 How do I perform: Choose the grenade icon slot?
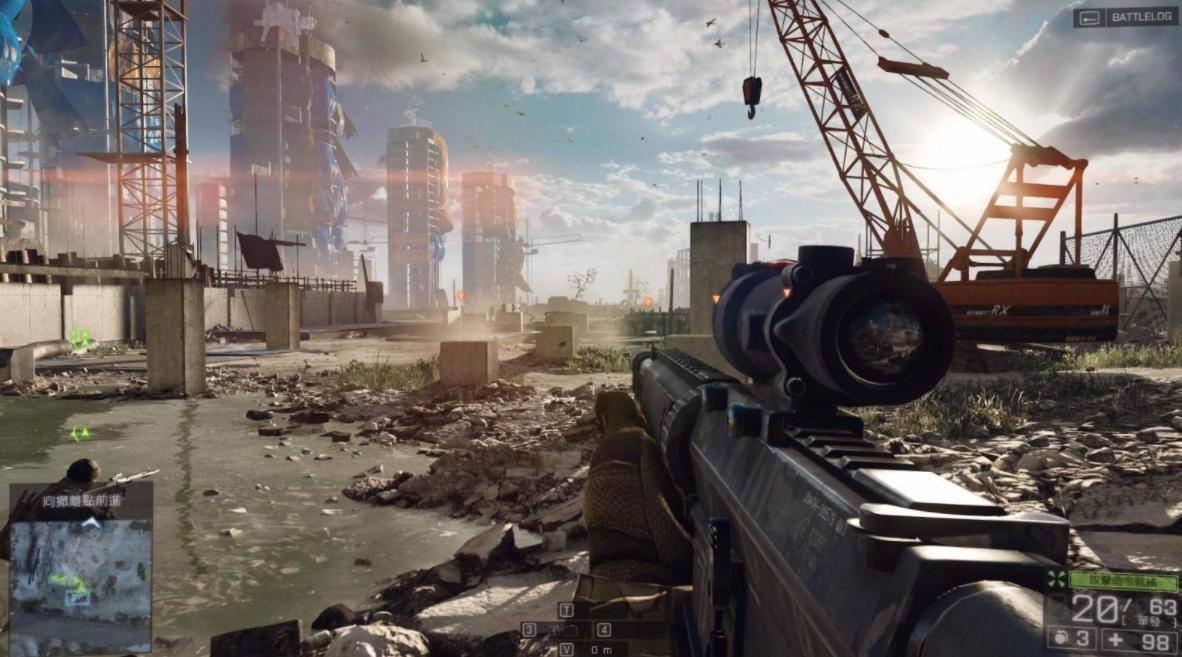click(1059, 637)
